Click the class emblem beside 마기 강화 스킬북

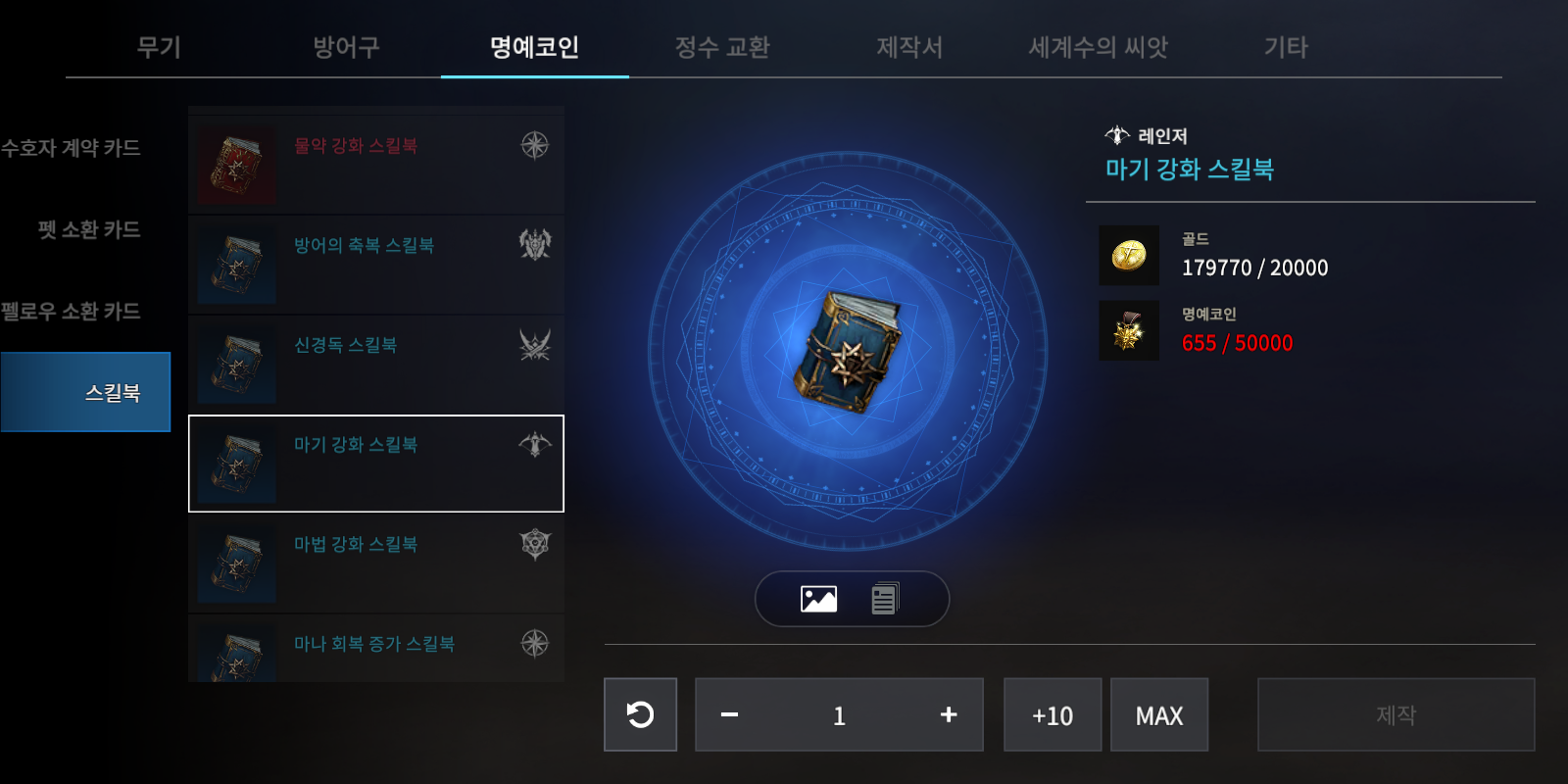[x=534, y=444]
